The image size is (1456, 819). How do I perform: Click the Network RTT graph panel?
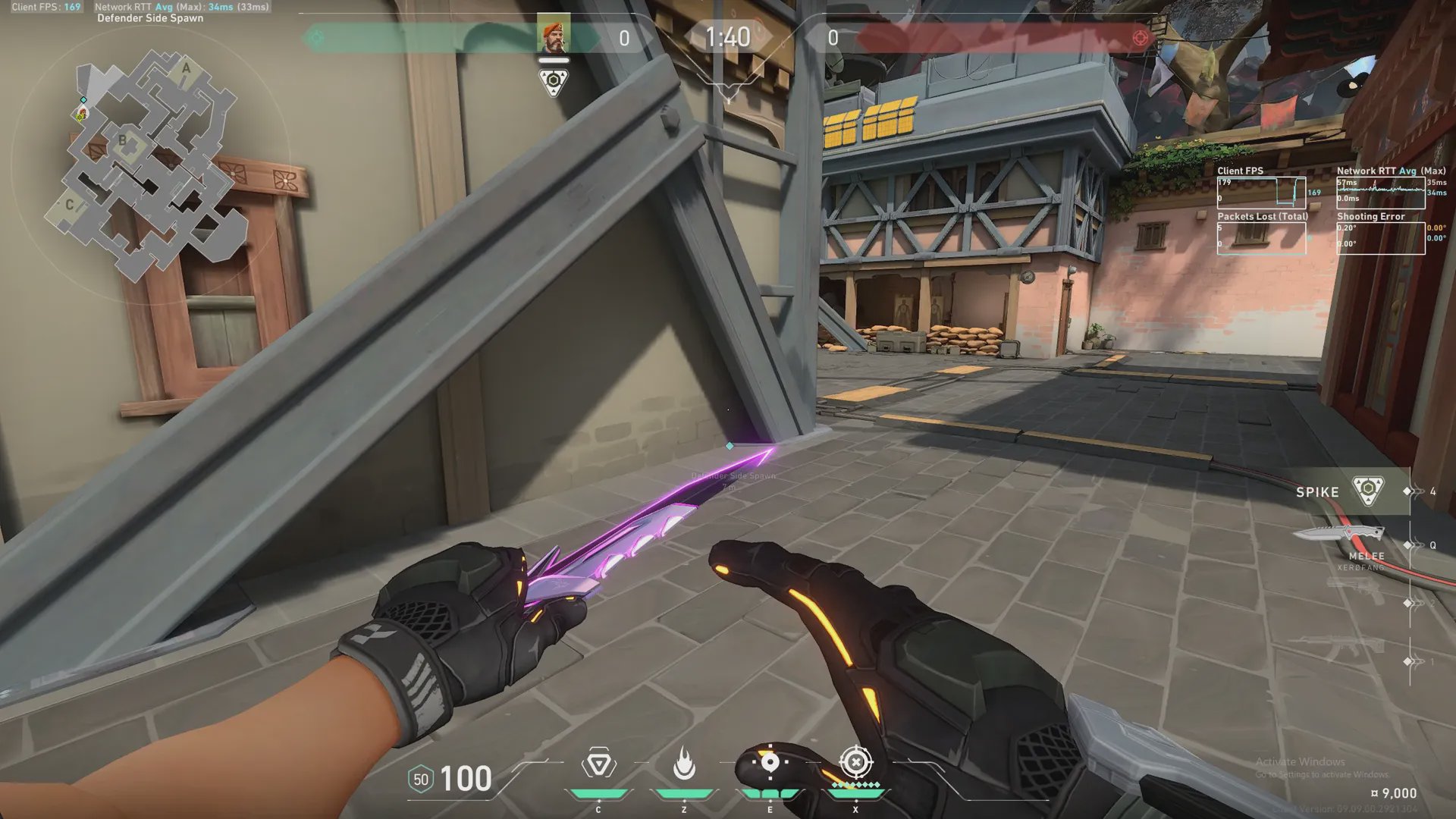(x=1380, y=193)
